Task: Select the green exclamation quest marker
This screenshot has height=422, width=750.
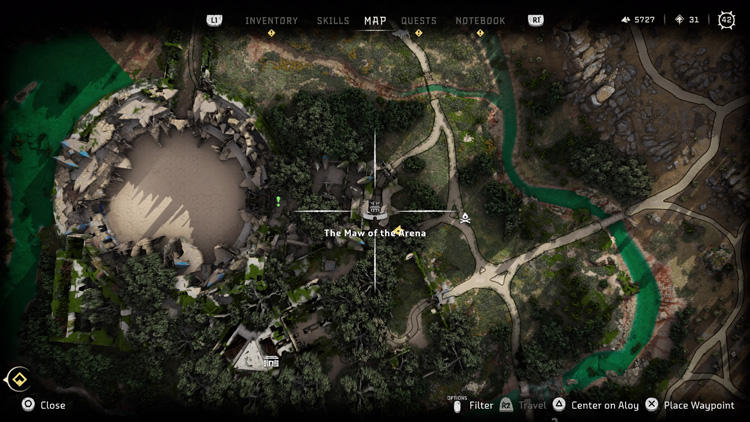Action: point(278,201)
